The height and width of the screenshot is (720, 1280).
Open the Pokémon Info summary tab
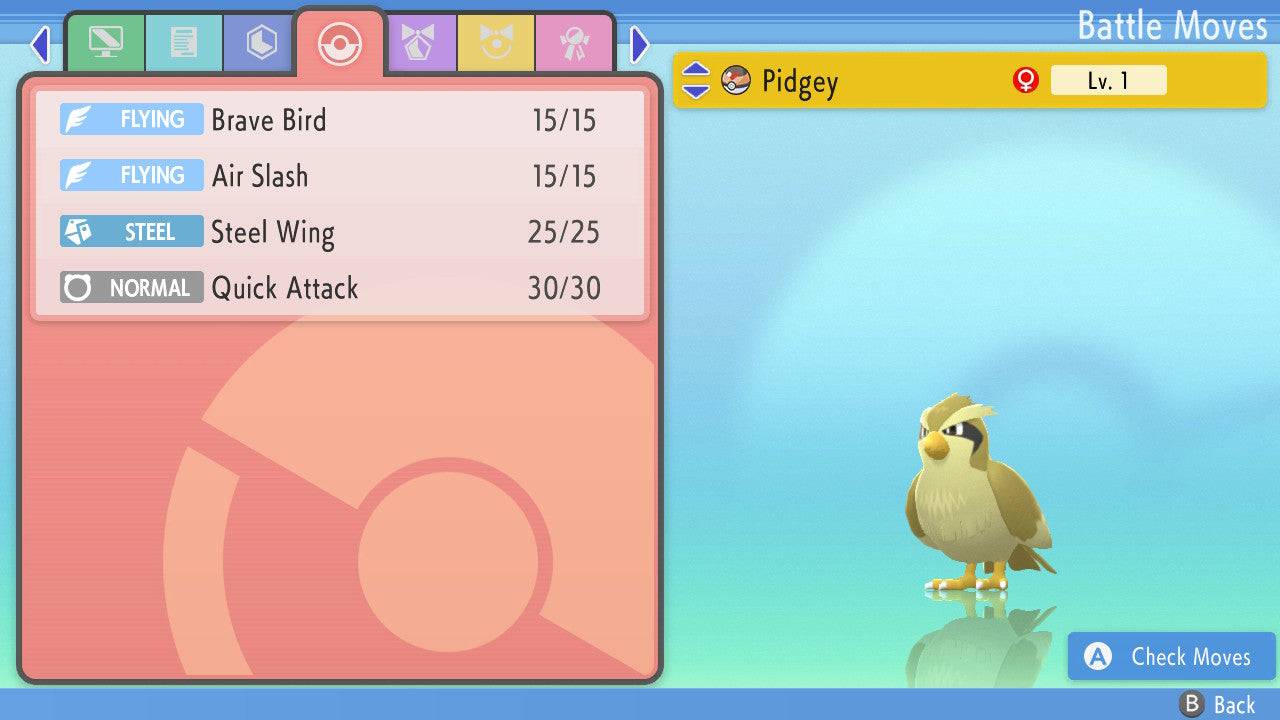click(106, 42)
